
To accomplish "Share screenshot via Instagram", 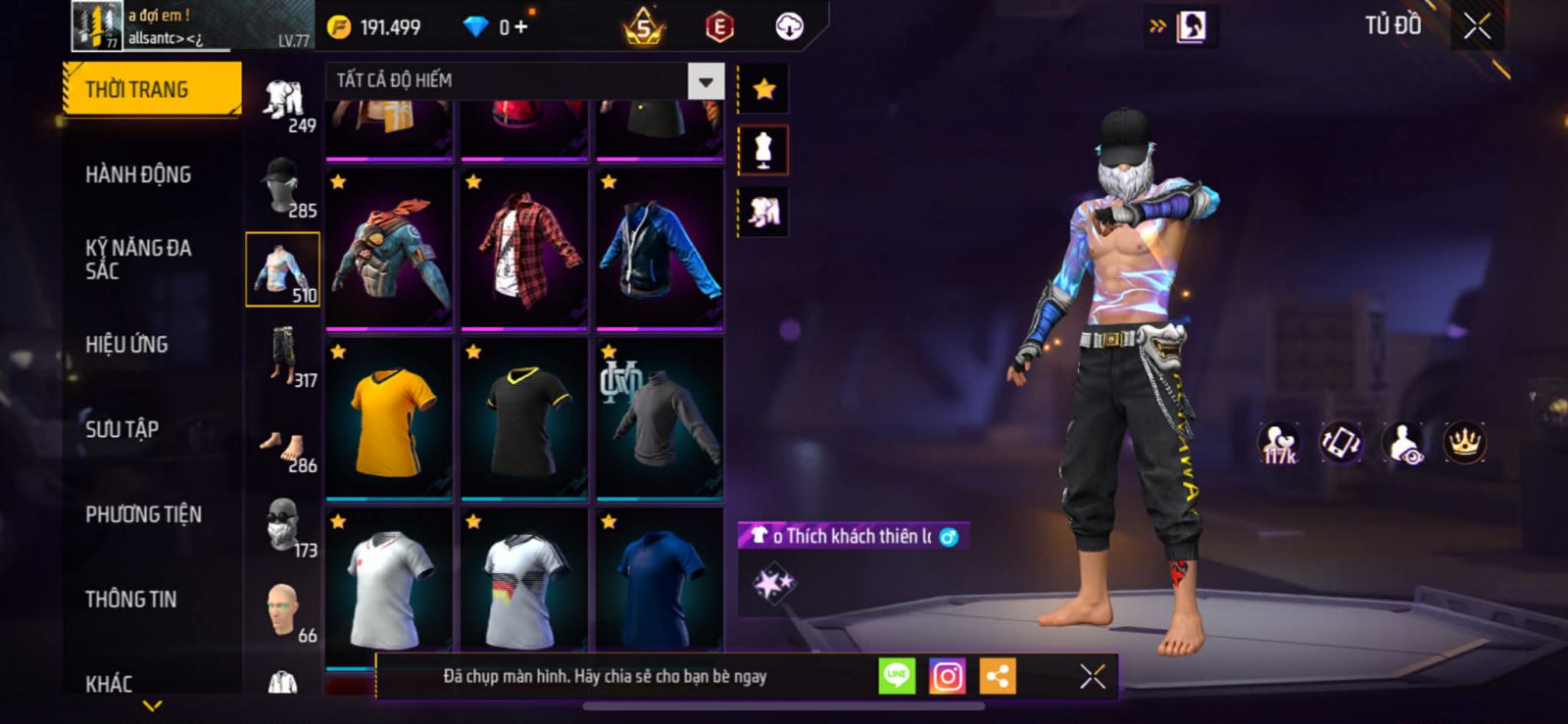I will 947,676.
